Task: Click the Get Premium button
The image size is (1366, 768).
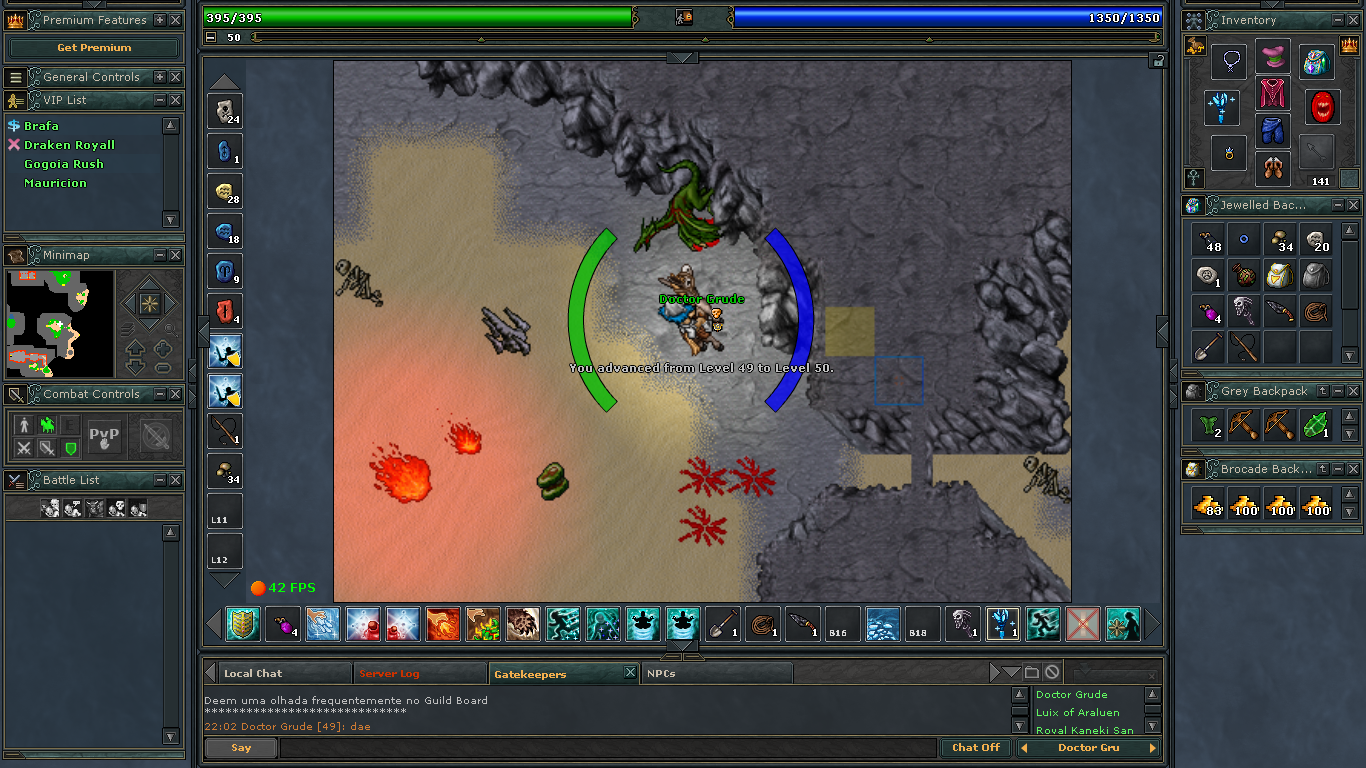Action: tap(94, 48)
